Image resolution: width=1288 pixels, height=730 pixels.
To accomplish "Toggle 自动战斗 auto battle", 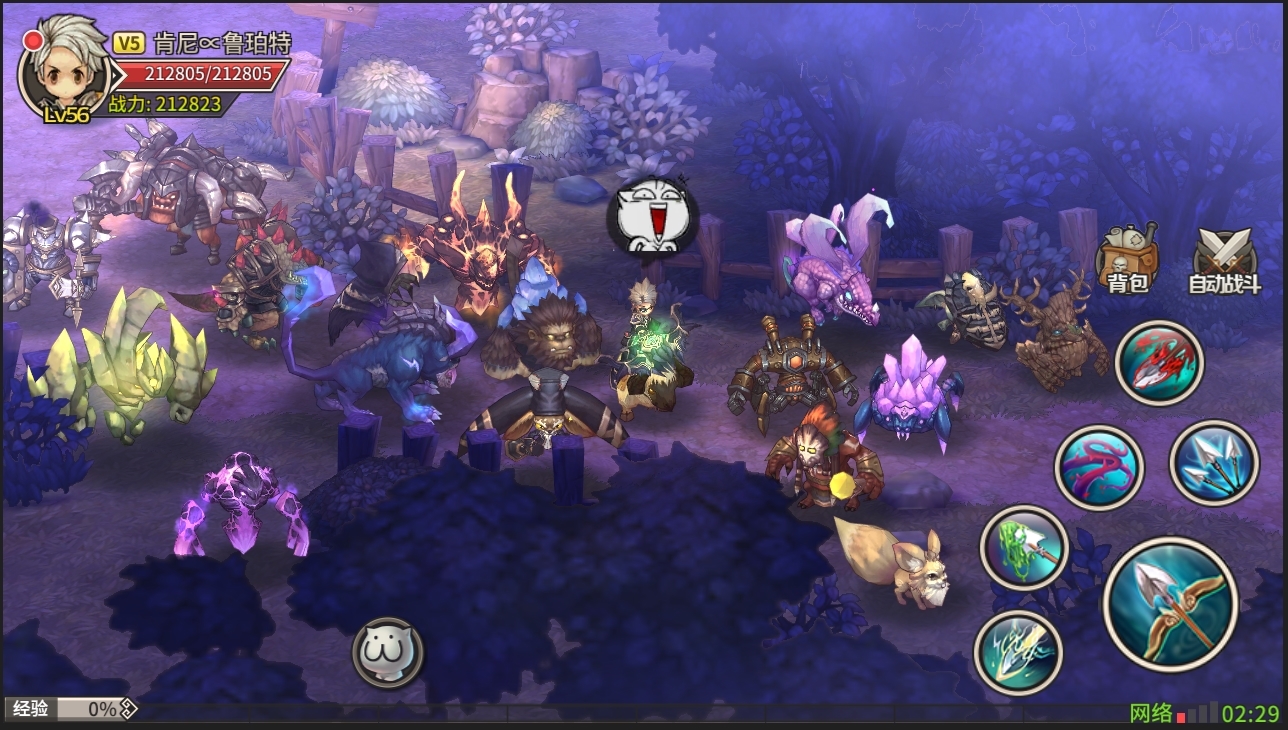I will click(1224, 260).
